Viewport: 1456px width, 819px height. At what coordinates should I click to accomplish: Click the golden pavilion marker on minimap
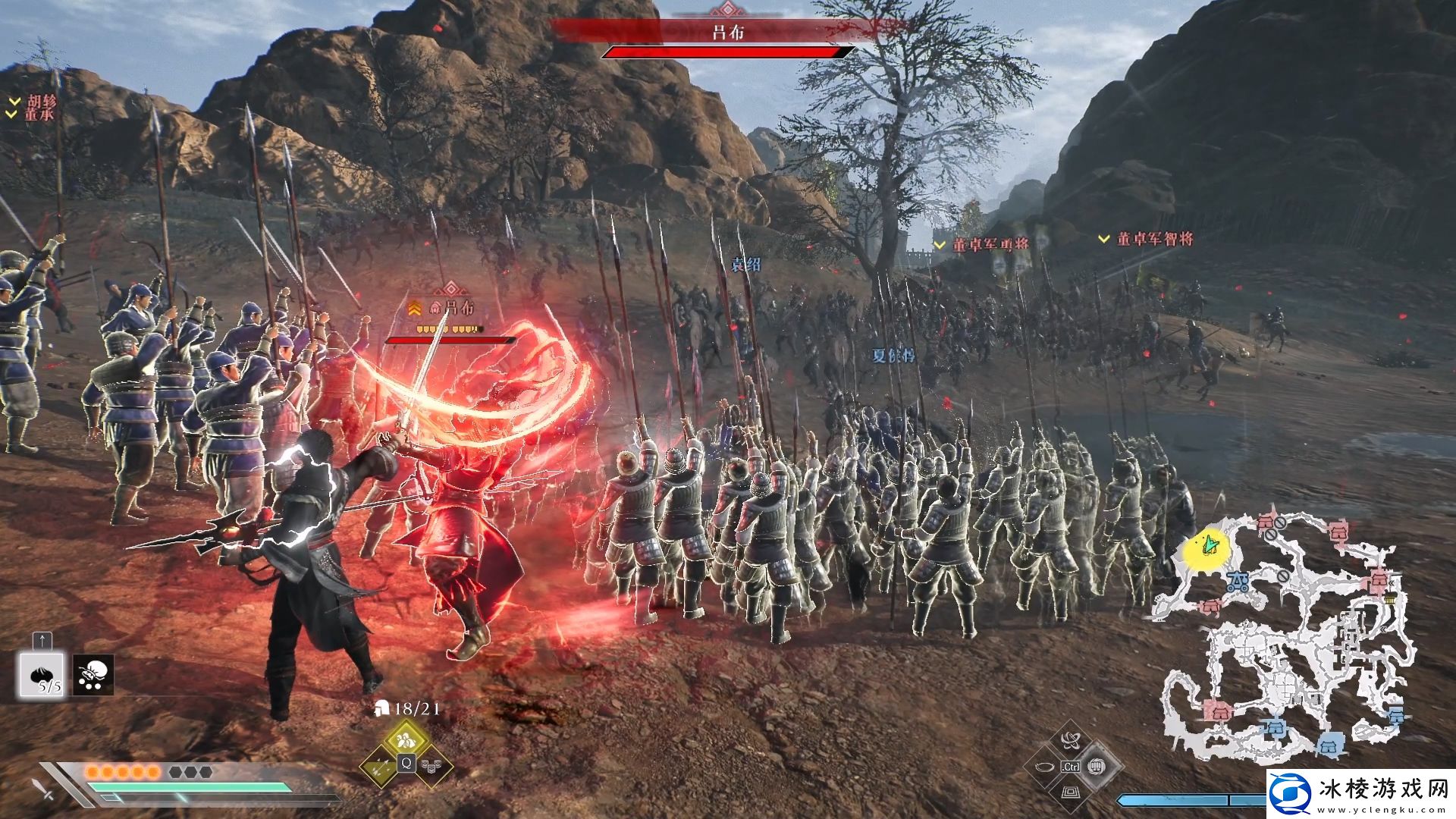[x=1390, y=599]
